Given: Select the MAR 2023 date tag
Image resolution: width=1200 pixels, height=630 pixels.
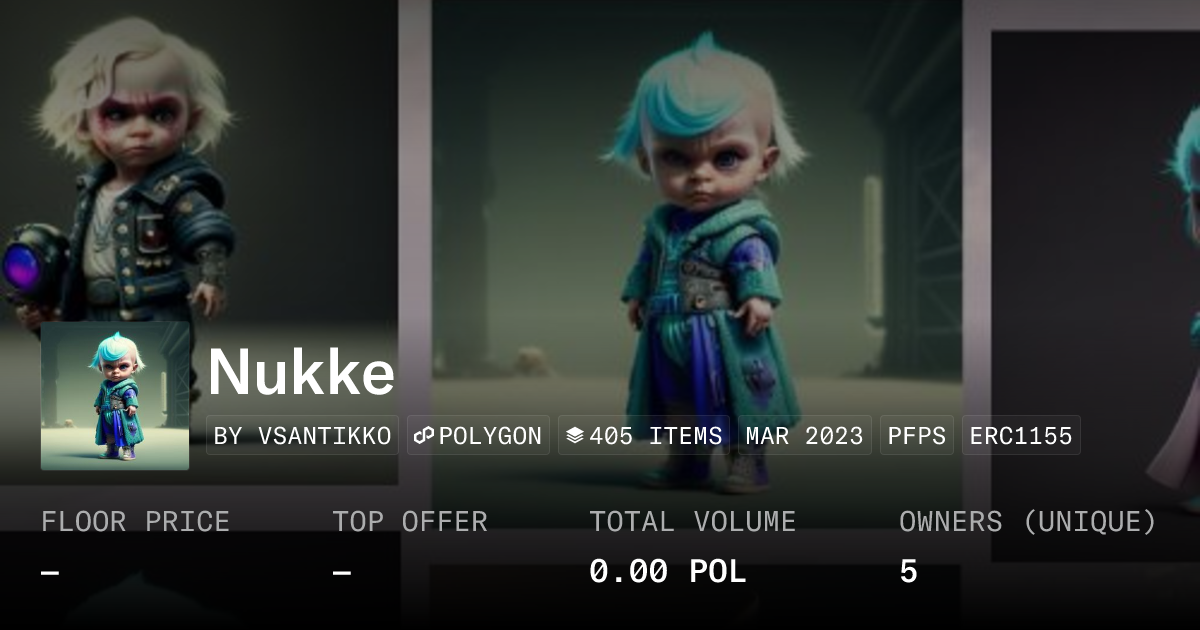Looking at the screenshot, I should (x=805, y=436).
